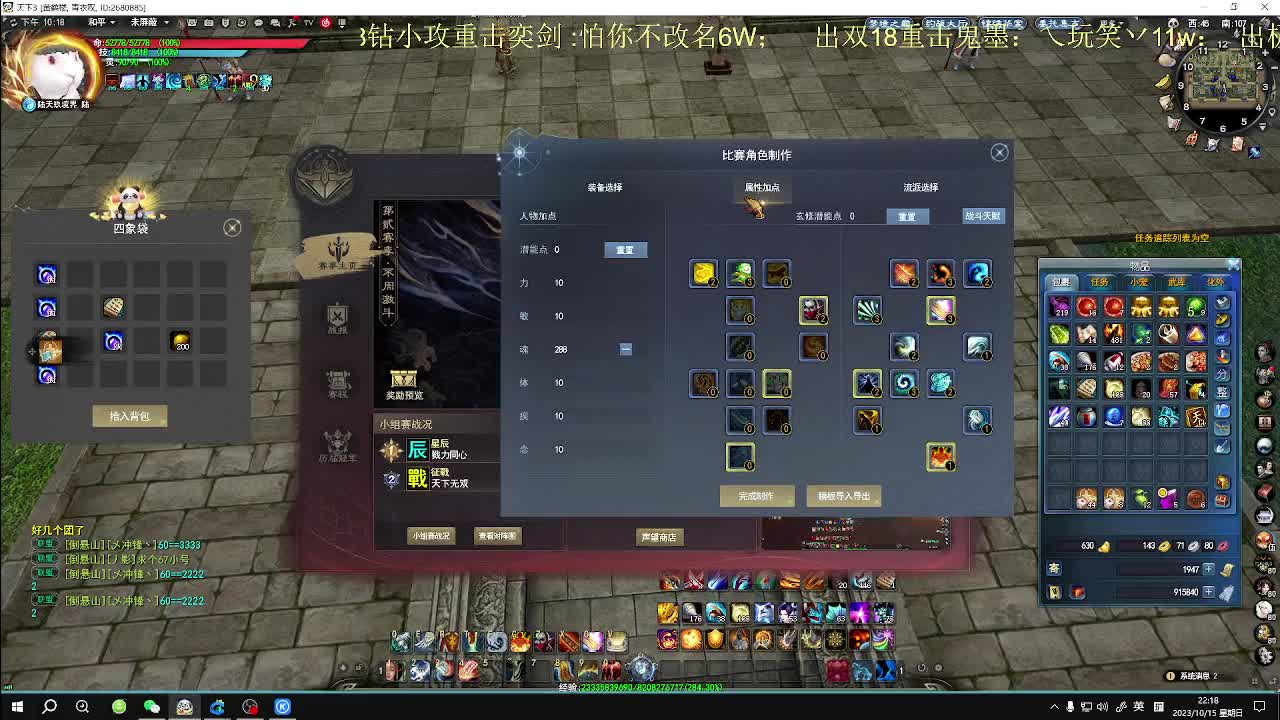Click the WeChat icon on the Windows taskbar
The height and width of the screenshot is (720, 1280).
pyautogui.click(x=152, y=706)
